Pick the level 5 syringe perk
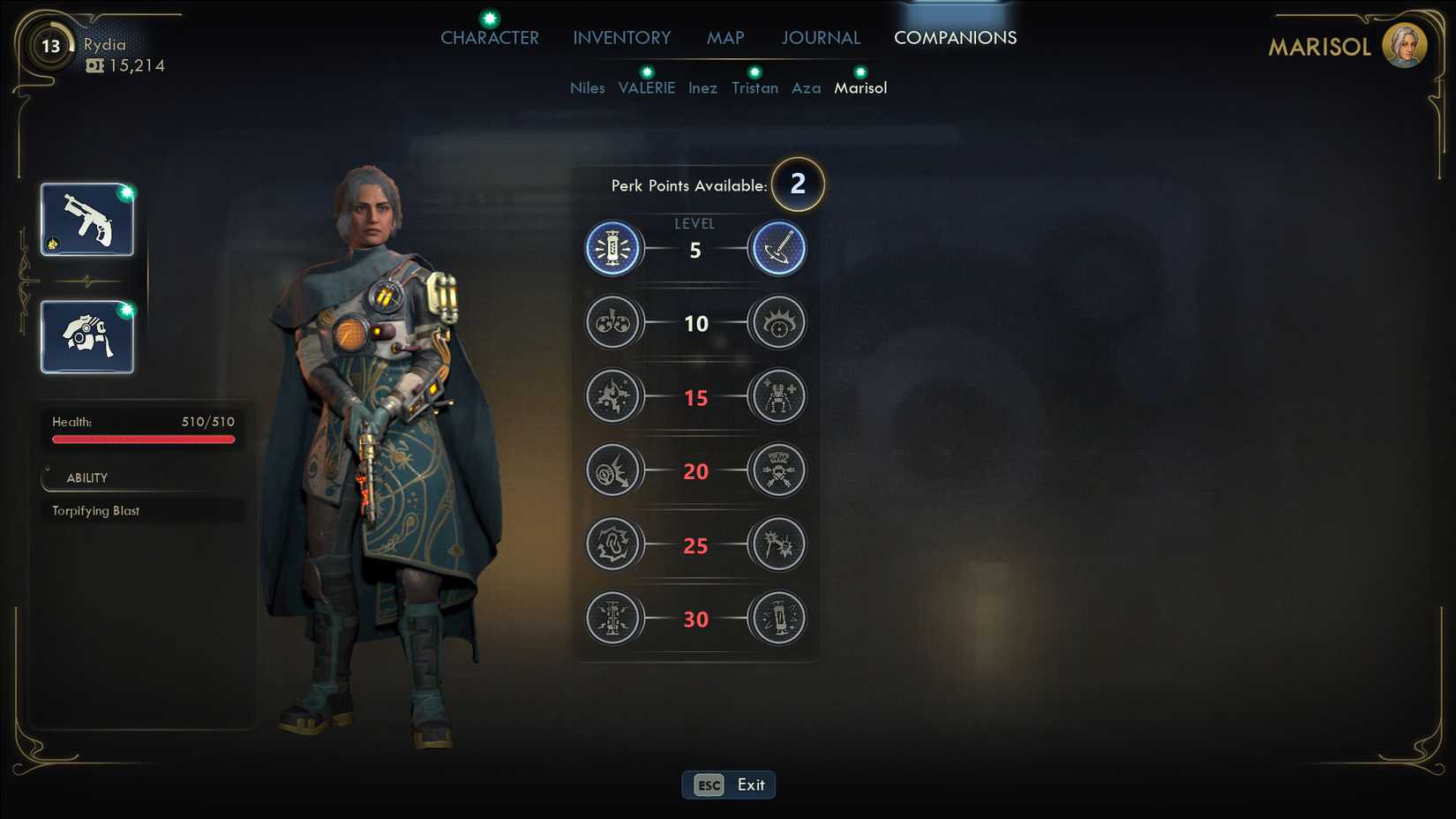 click(777, 249)
